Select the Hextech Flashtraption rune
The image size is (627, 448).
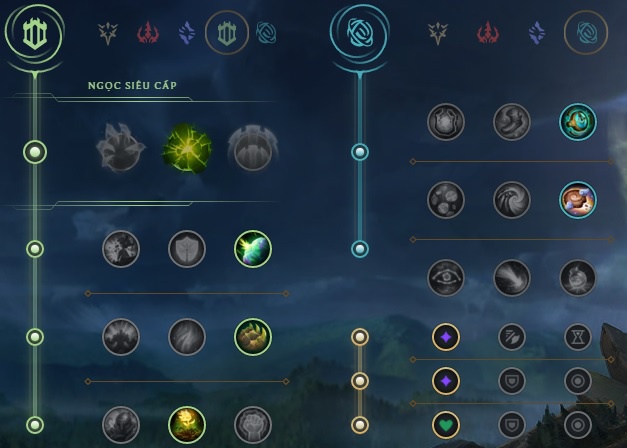tap(446, 122)
